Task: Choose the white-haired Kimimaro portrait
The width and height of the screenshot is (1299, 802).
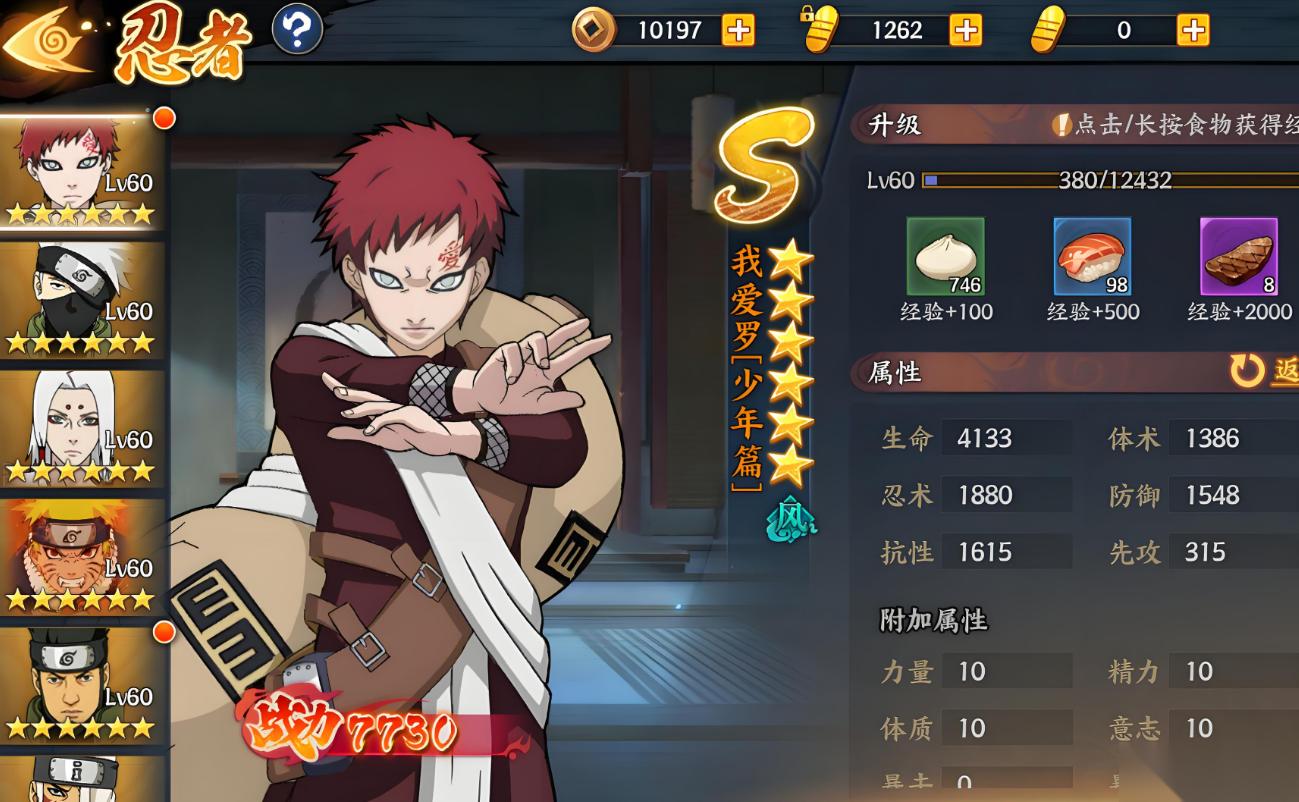Action: pyautogui.click(x=82, y=428)
